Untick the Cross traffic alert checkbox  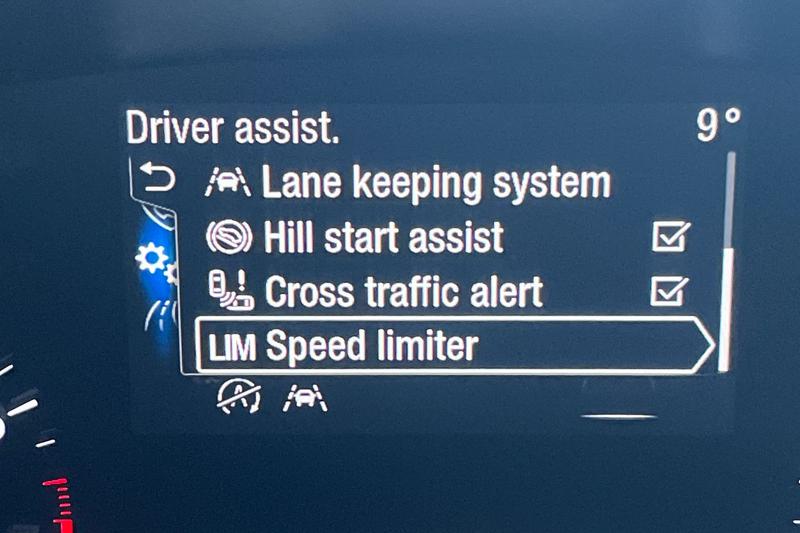[669, 291]
